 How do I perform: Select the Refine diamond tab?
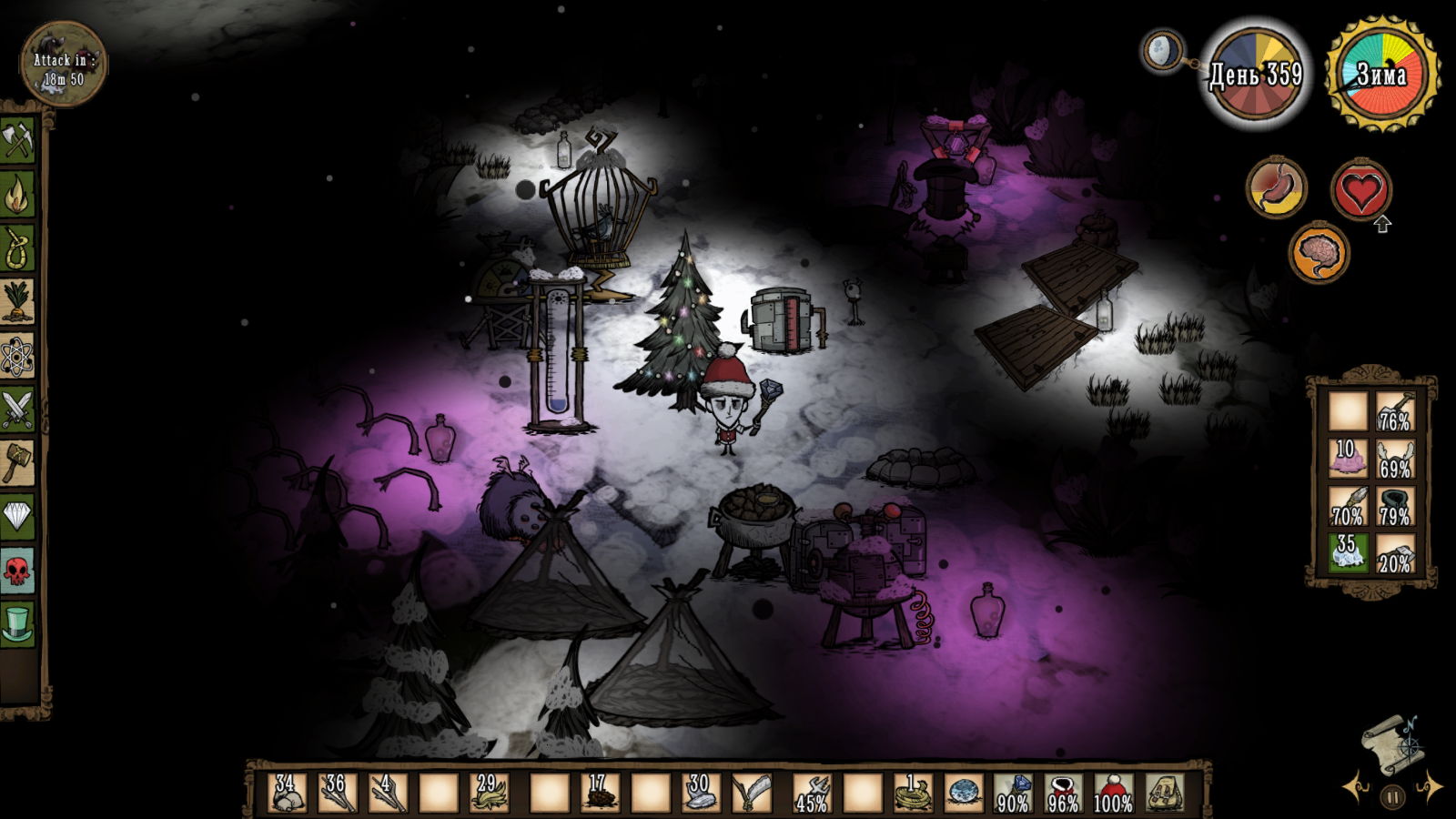tap(17, 516)
